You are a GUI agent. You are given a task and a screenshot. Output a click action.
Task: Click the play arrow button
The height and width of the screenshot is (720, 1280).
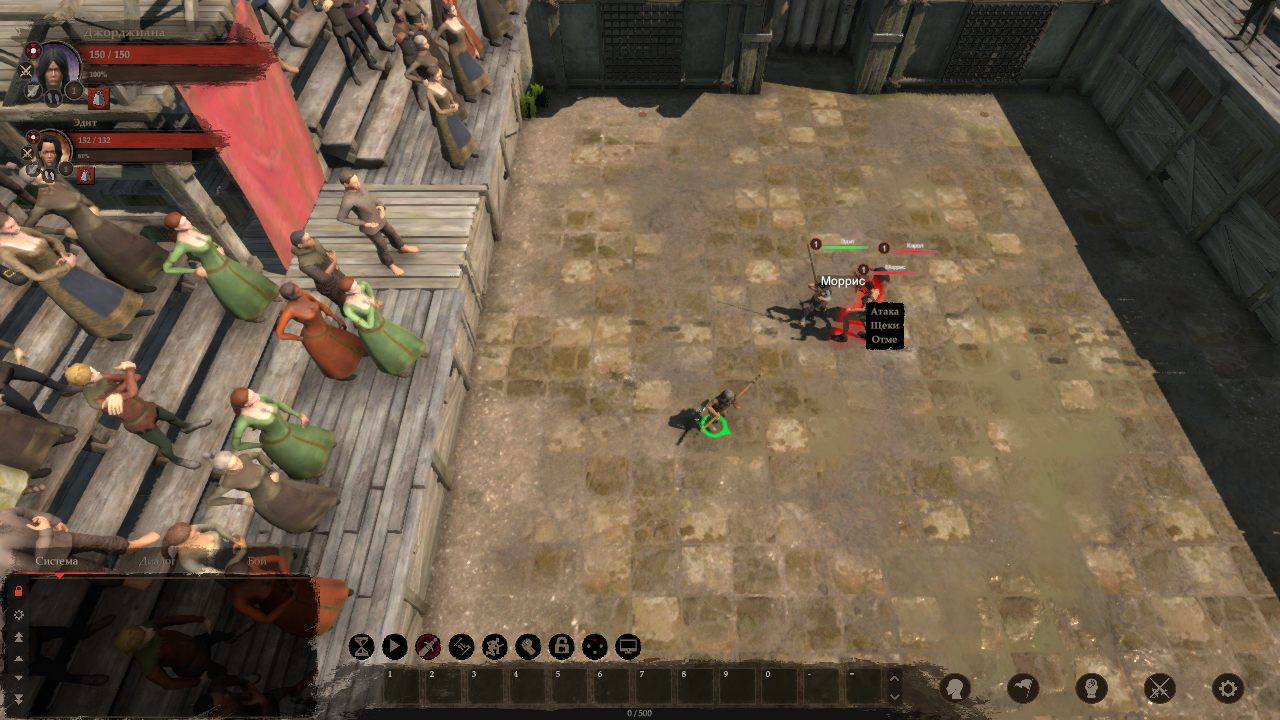click(395, 647)
